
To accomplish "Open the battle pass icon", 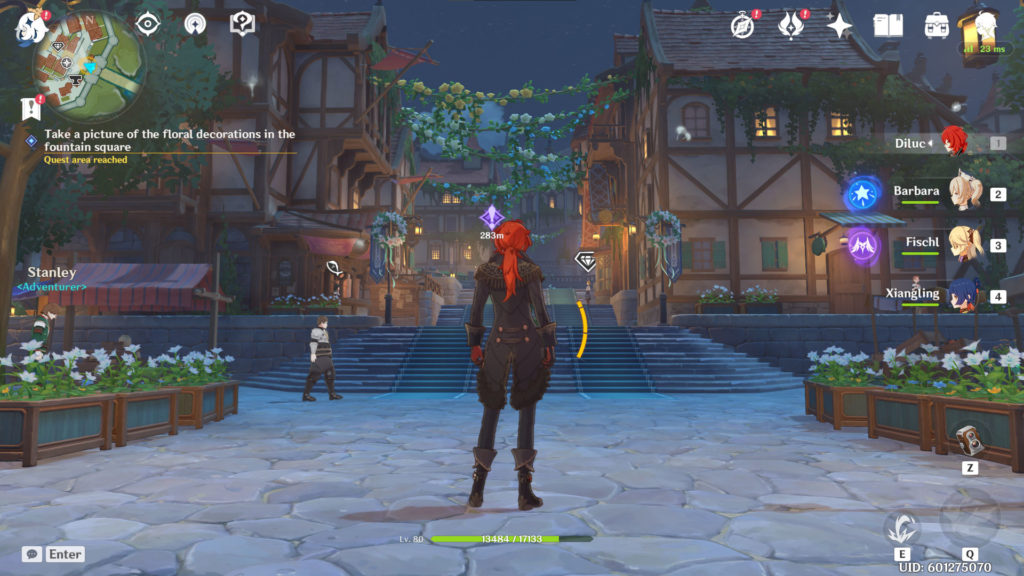I will pos(792,25).
